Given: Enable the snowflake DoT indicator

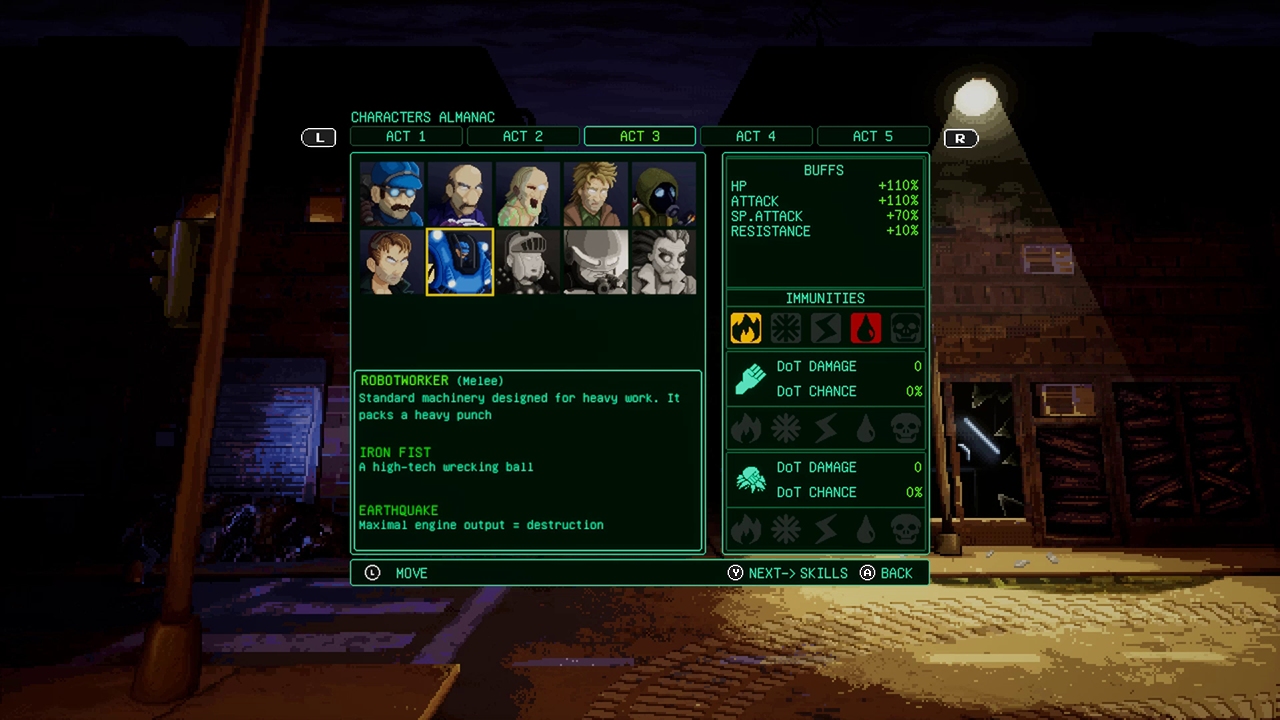Looking at the screenshot, I should 786,428.
